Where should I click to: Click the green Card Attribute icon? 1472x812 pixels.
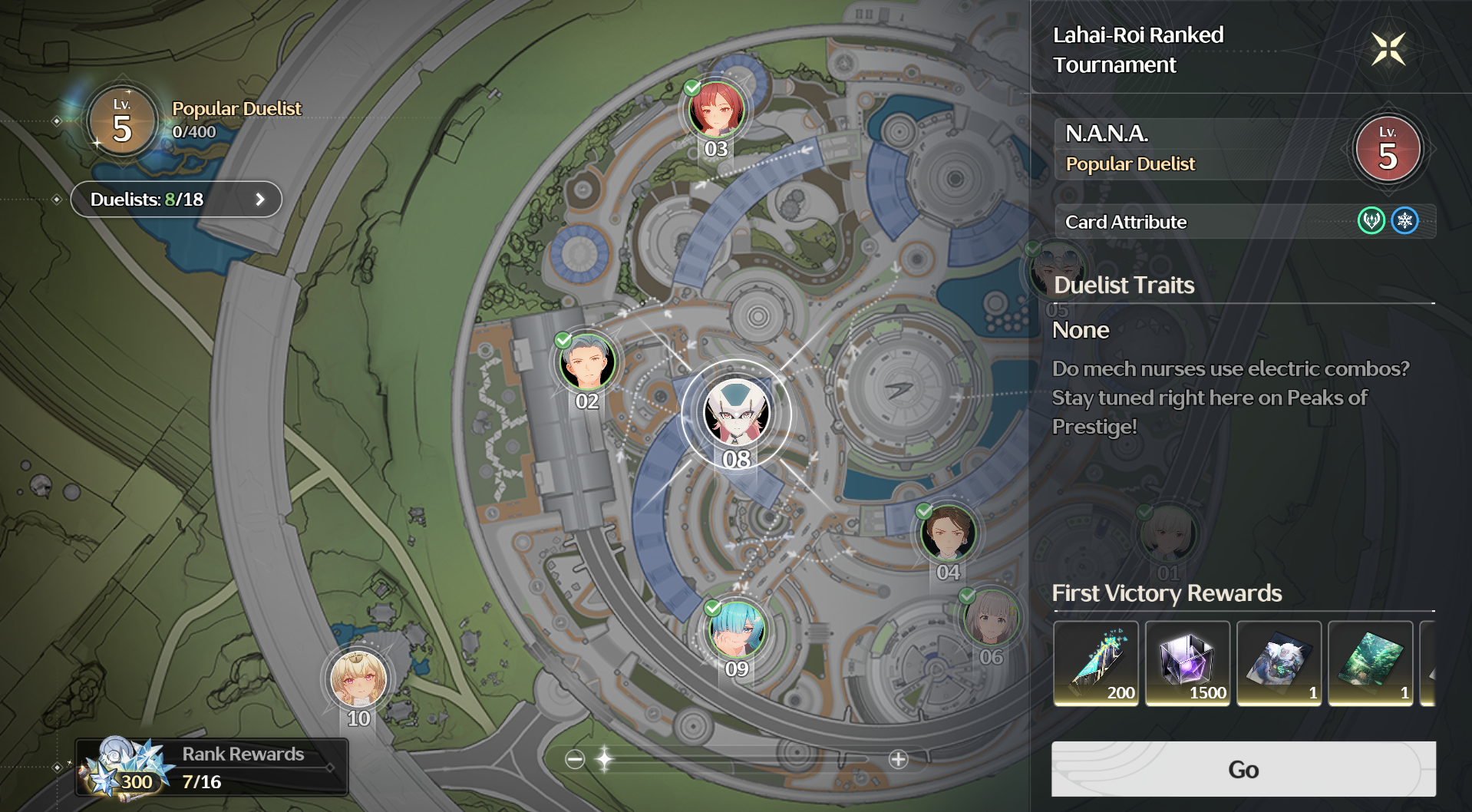click(1371, 221)
